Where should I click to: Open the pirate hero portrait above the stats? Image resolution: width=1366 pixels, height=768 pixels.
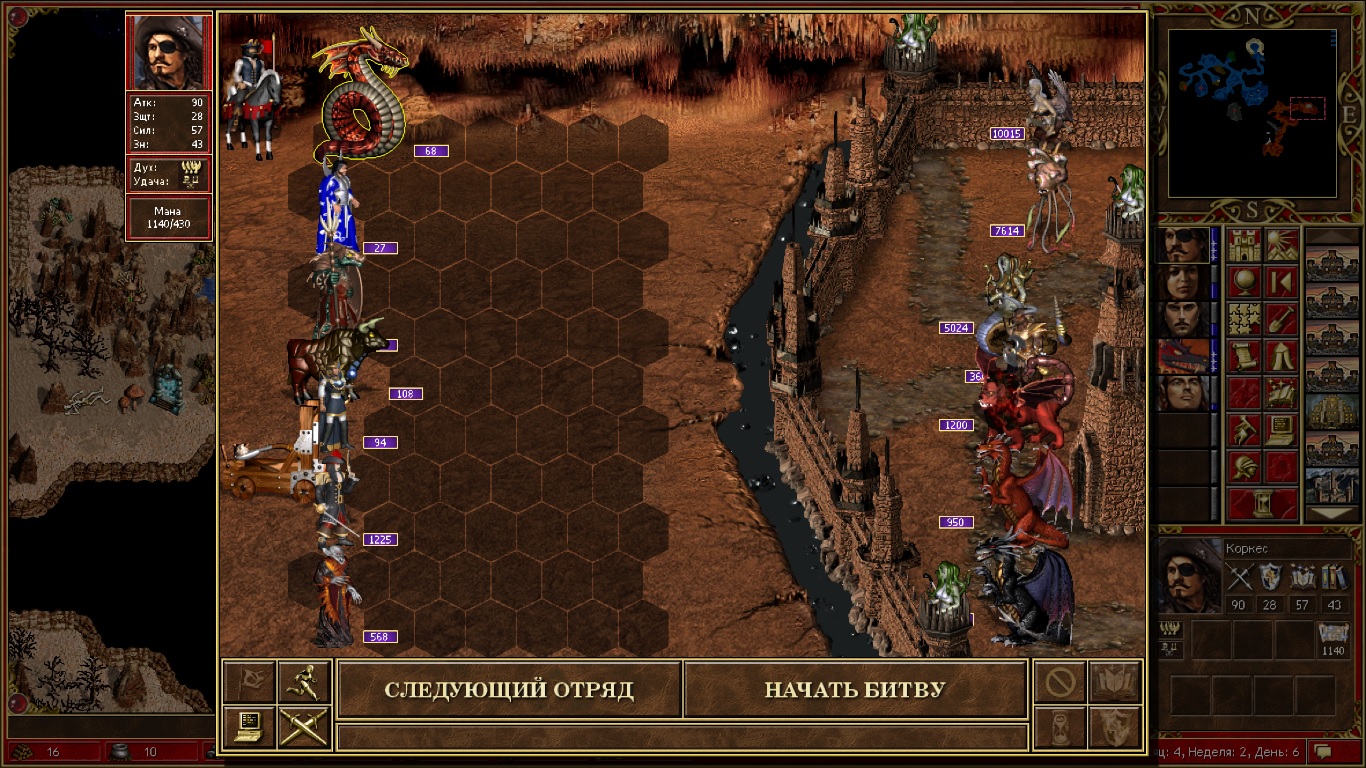(168, 52)
